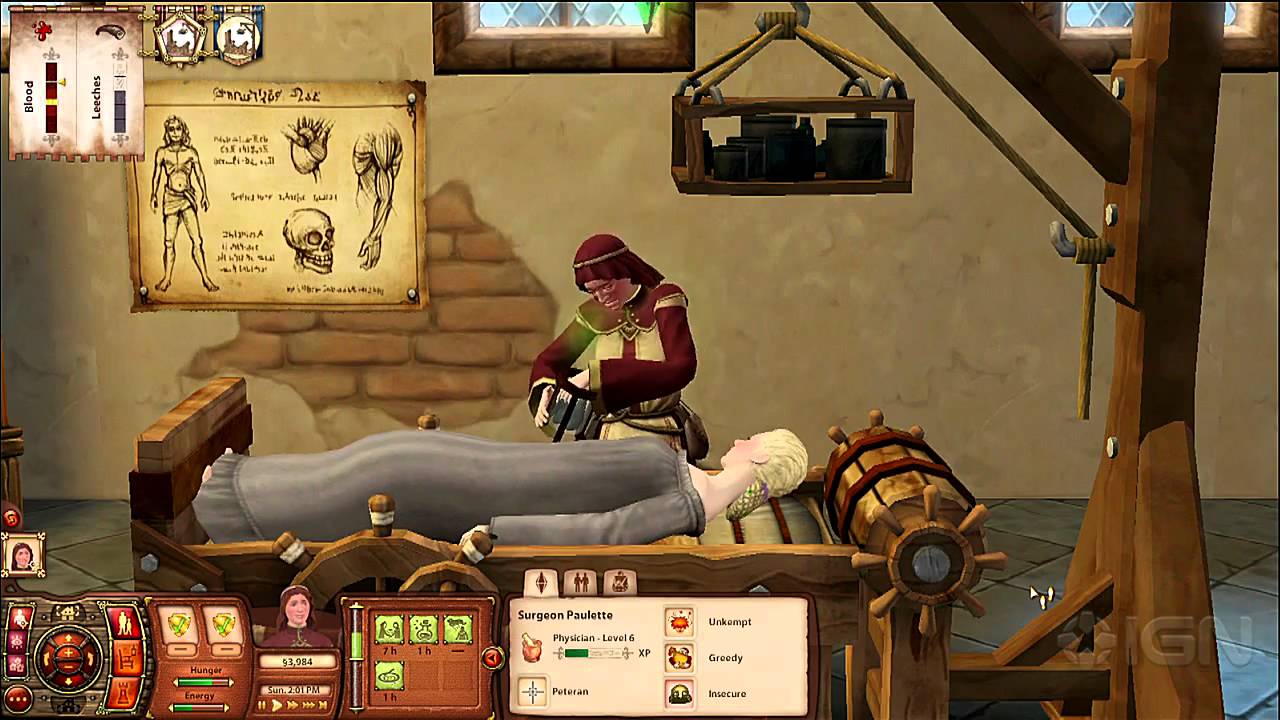Select the Peteran faith icon

pos(532,692)
